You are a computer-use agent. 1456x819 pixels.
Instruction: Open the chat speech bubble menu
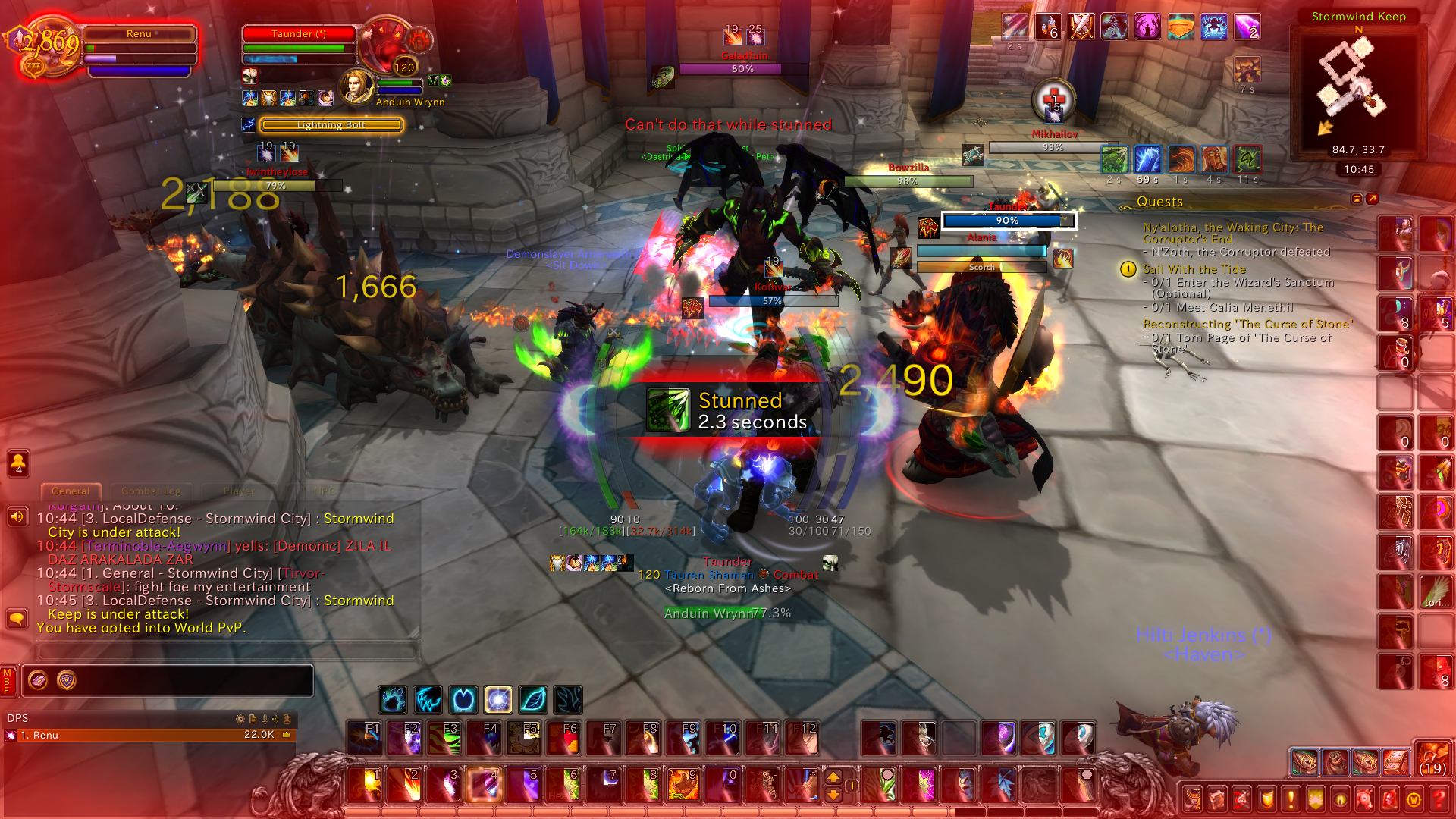click(17, 619)
